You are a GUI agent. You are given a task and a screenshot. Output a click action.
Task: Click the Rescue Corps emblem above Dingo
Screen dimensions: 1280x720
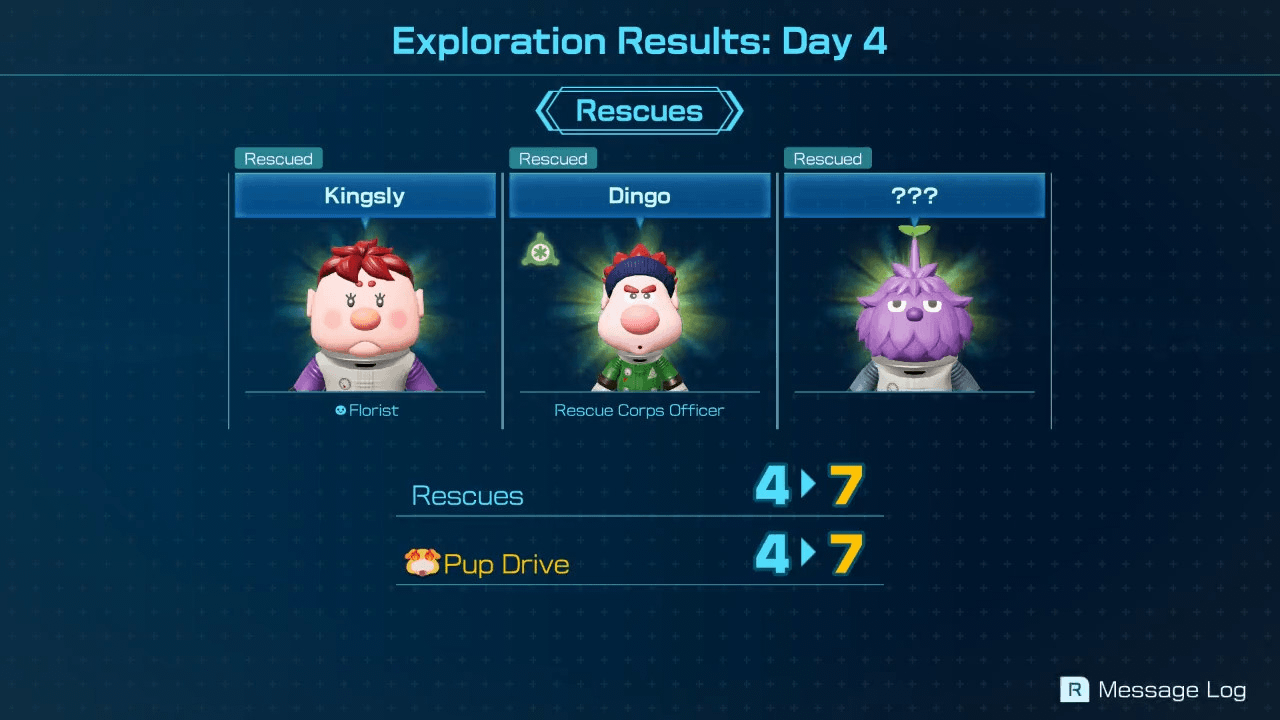tap(540, 250)
